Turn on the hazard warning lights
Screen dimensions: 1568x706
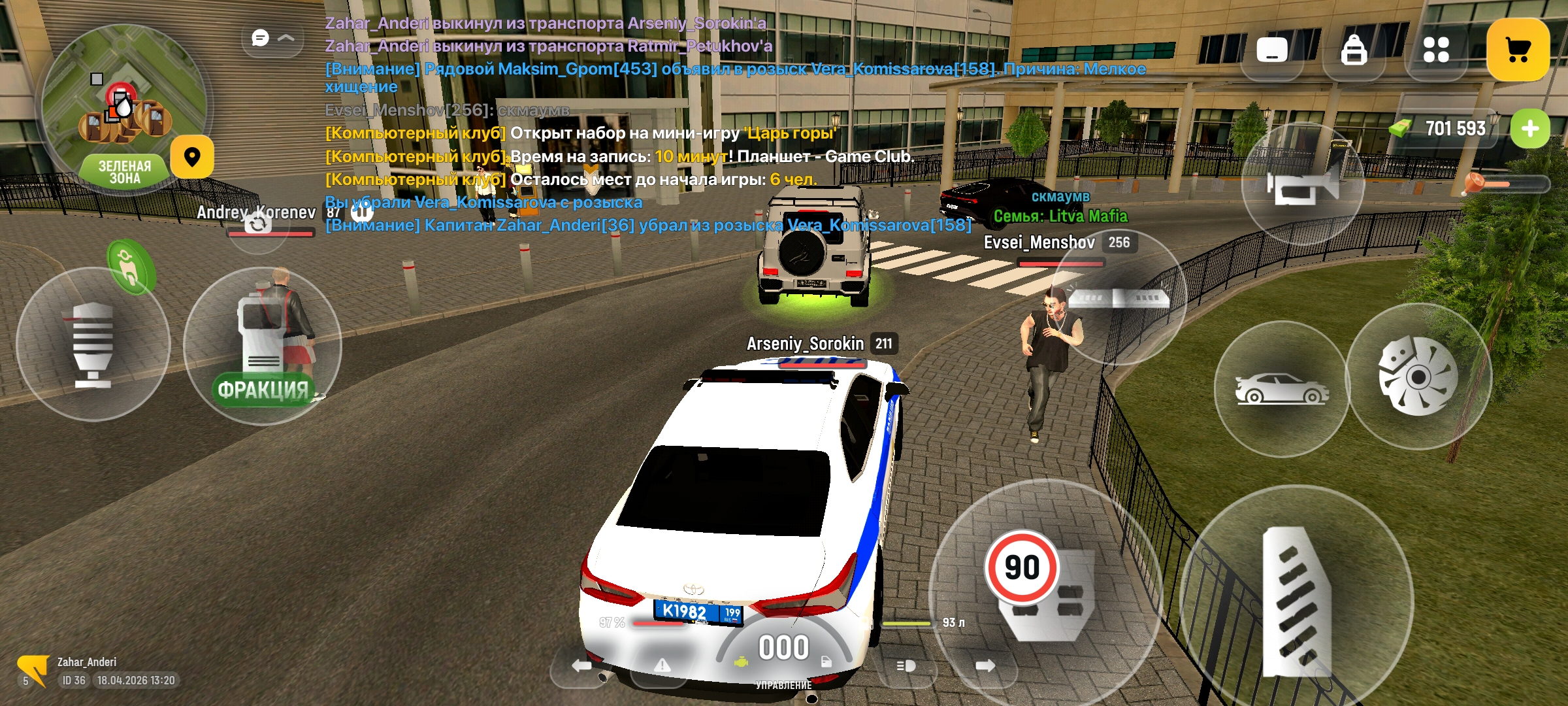(662, 665)
